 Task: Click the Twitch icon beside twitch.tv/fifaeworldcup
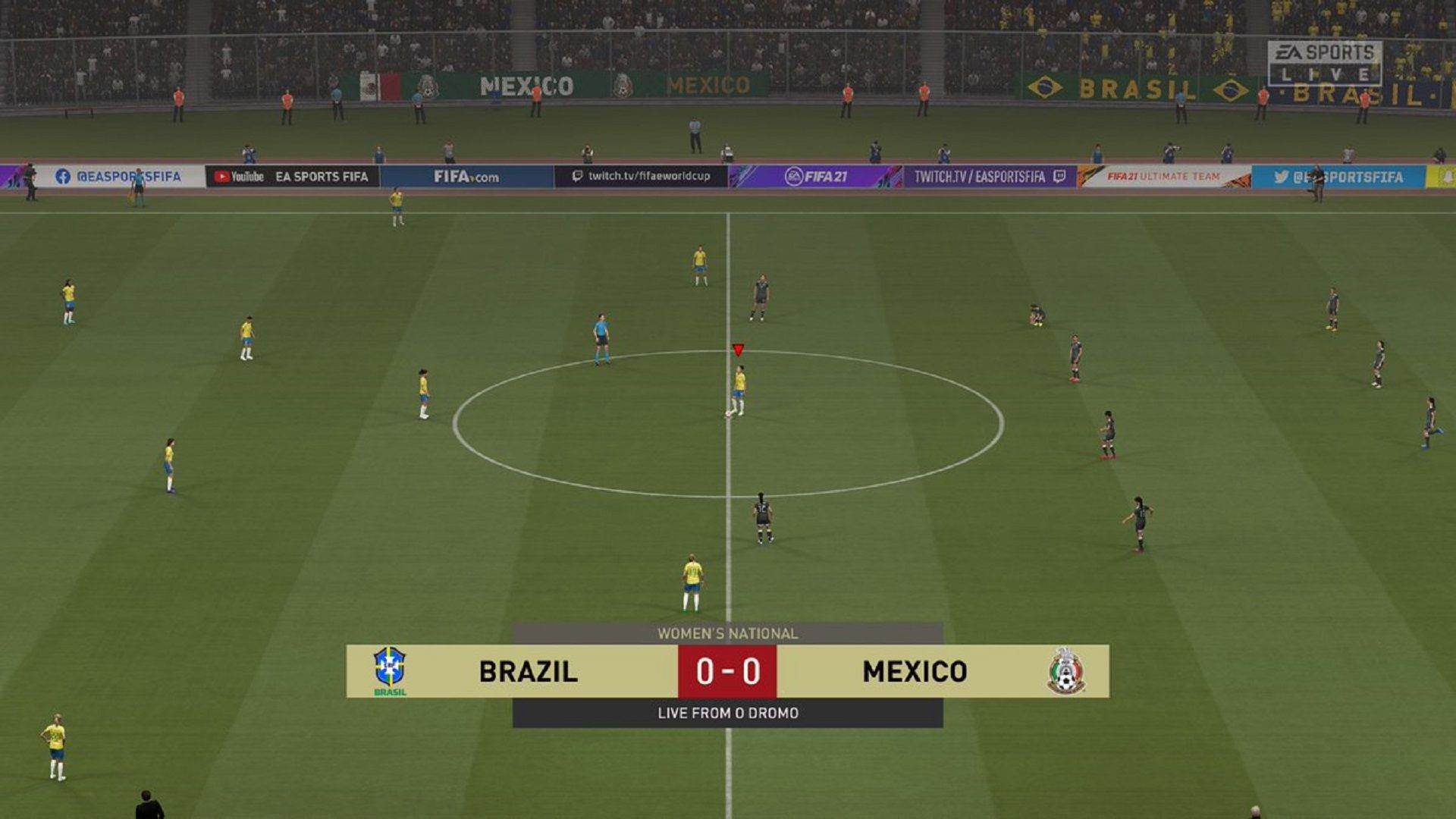[578, 175]
